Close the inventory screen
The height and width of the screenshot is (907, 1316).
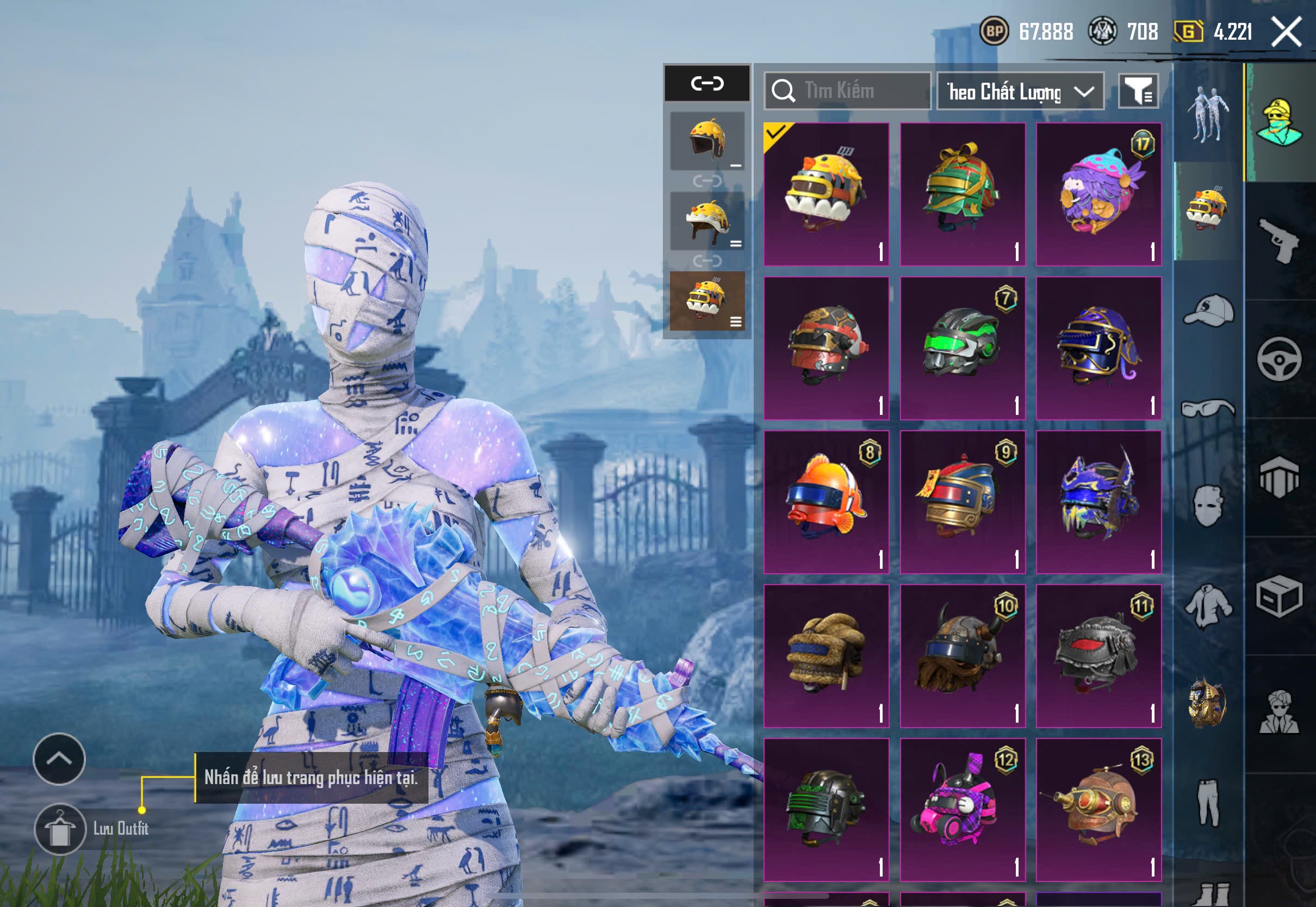(1287, 31)
